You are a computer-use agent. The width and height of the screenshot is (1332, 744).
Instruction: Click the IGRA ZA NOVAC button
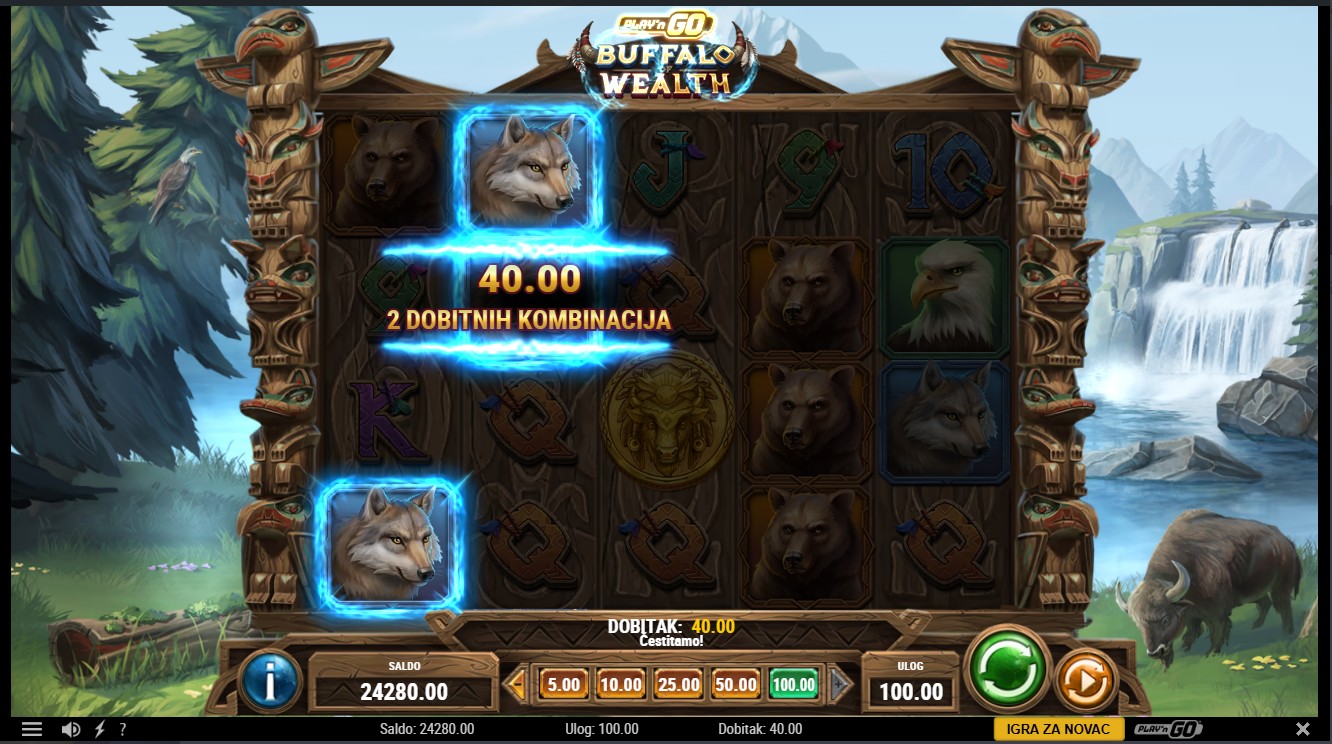1059,729
